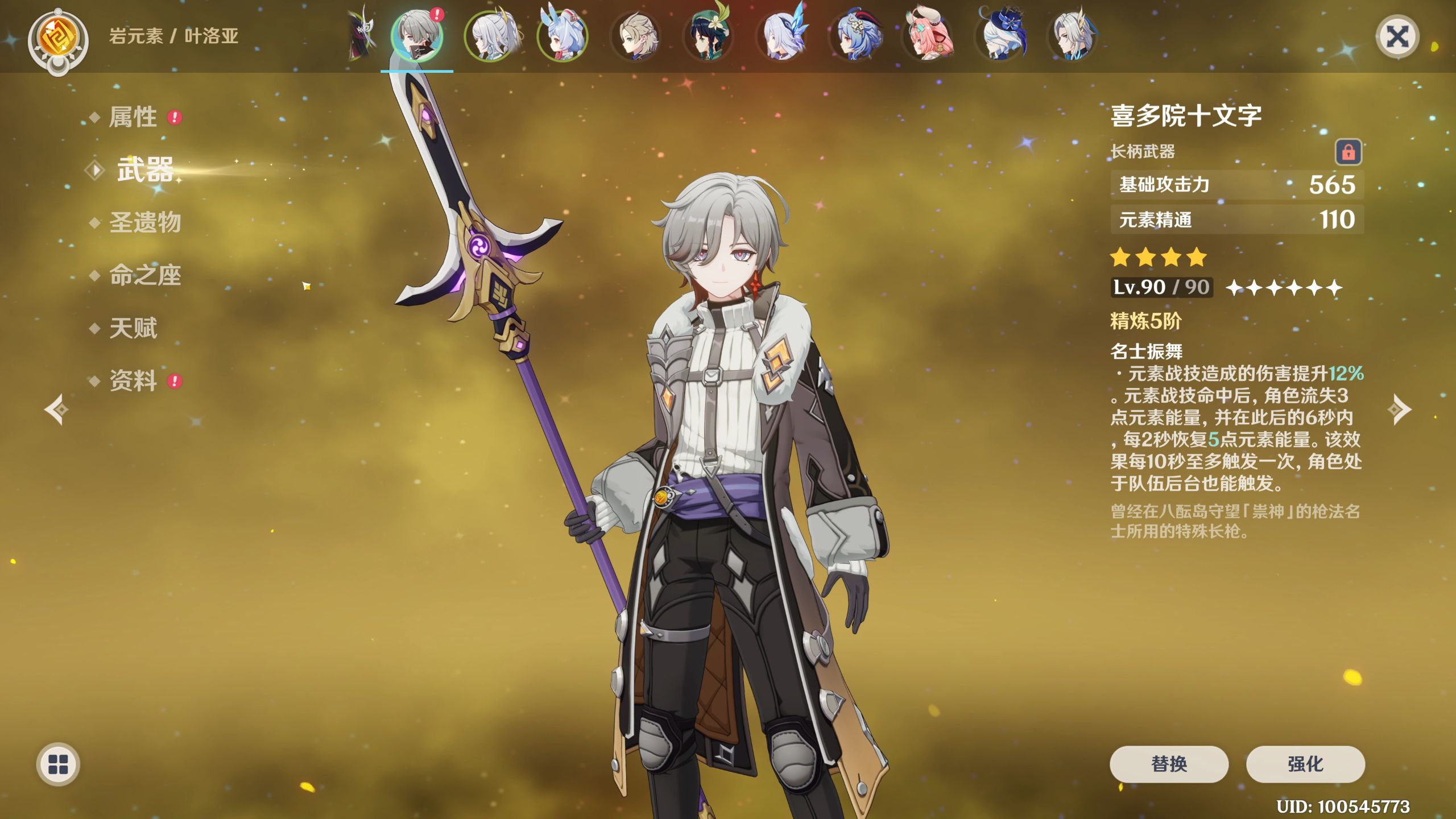Screen dimensions: 1456x819
Task: Open the 圣遗物 artifacts section
Action: tap(145, 222)
